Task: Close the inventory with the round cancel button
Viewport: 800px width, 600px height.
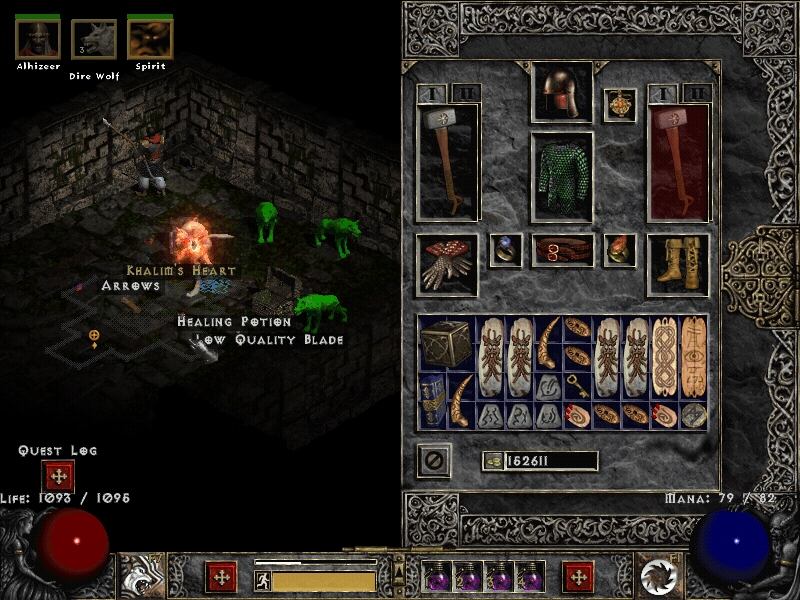Action: coord(434,461)
